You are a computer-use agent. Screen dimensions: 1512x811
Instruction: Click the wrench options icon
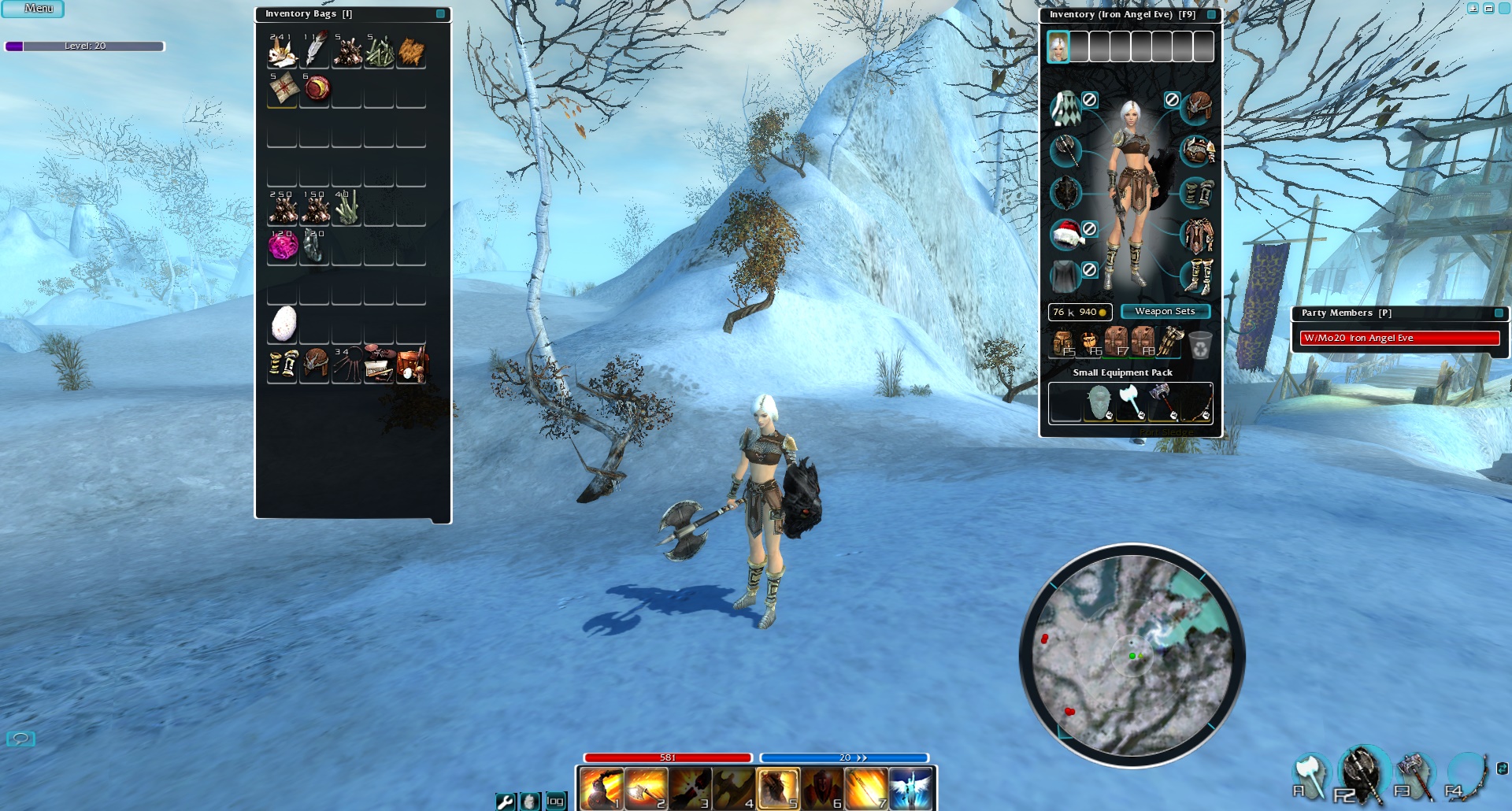pos(505,801)
